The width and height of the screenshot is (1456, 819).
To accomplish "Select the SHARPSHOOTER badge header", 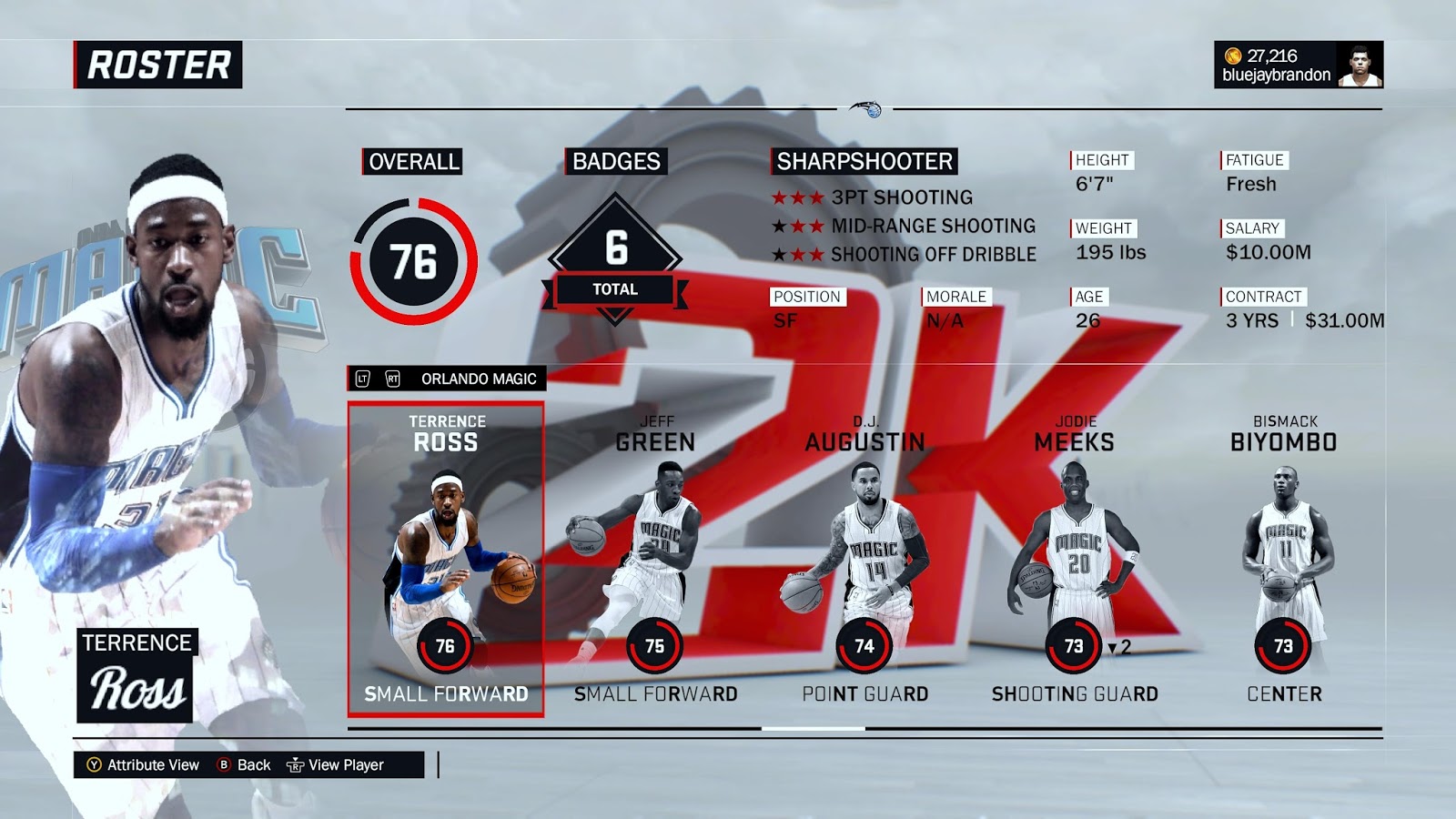I will click(863, 162).
